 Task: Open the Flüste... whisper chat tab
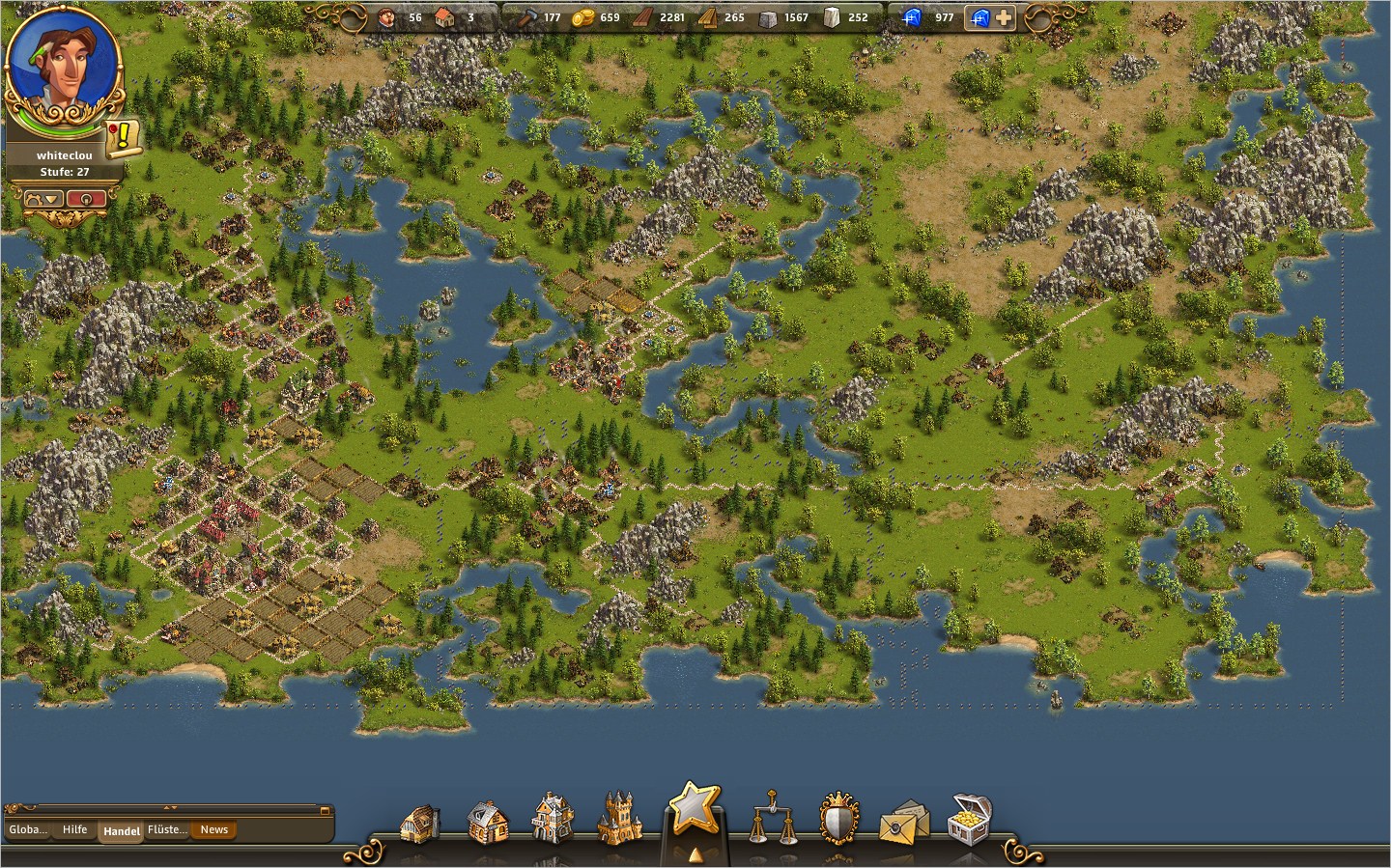point(167,829)
